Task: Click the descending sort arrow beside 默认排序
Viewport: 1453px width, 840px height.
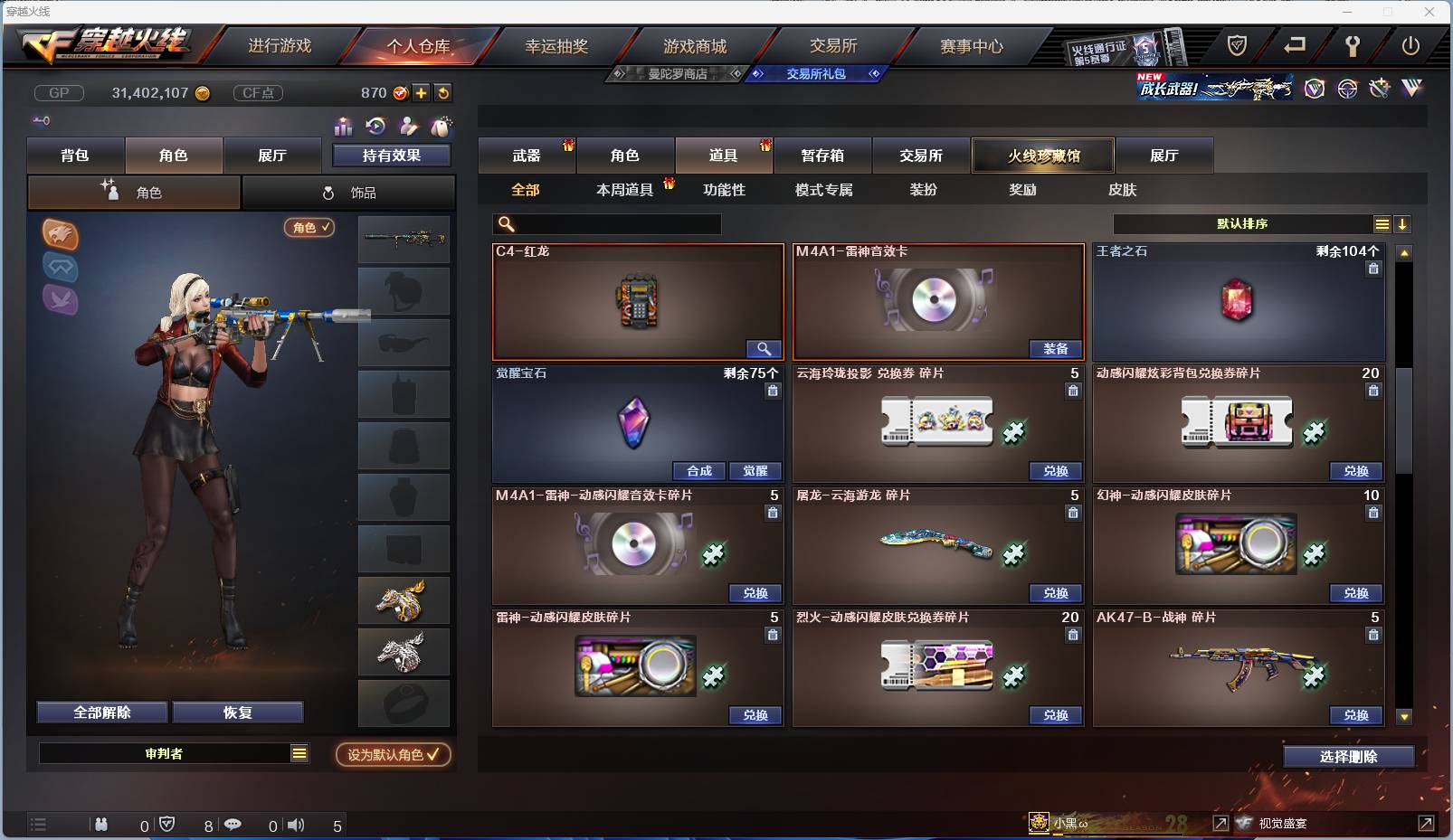Action: (1402, 223)
